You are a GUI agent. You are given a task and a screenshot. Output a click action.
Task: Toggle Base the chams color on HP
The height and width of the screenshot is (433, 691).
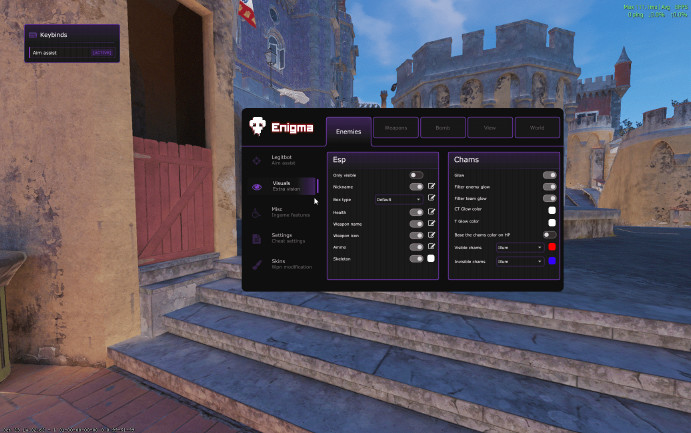coord(549,234)
